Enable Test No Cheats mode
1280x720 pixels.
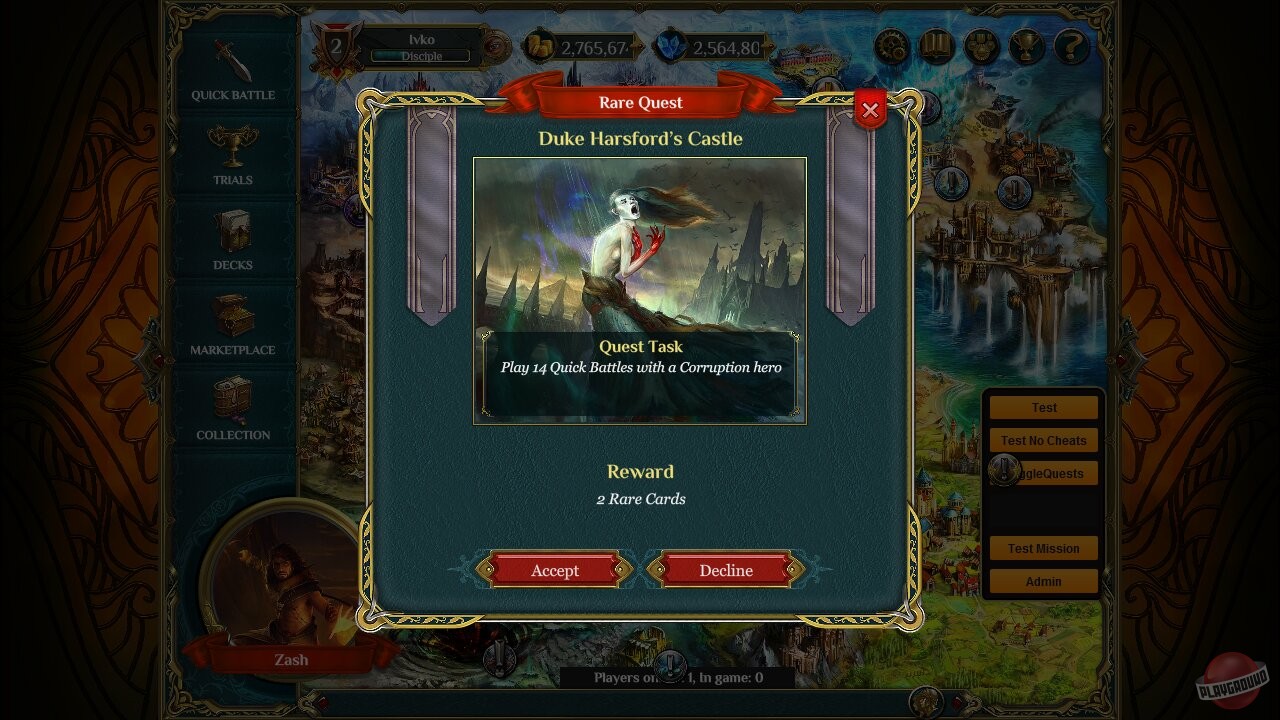pyautogui.click(x=1043, y=440)
